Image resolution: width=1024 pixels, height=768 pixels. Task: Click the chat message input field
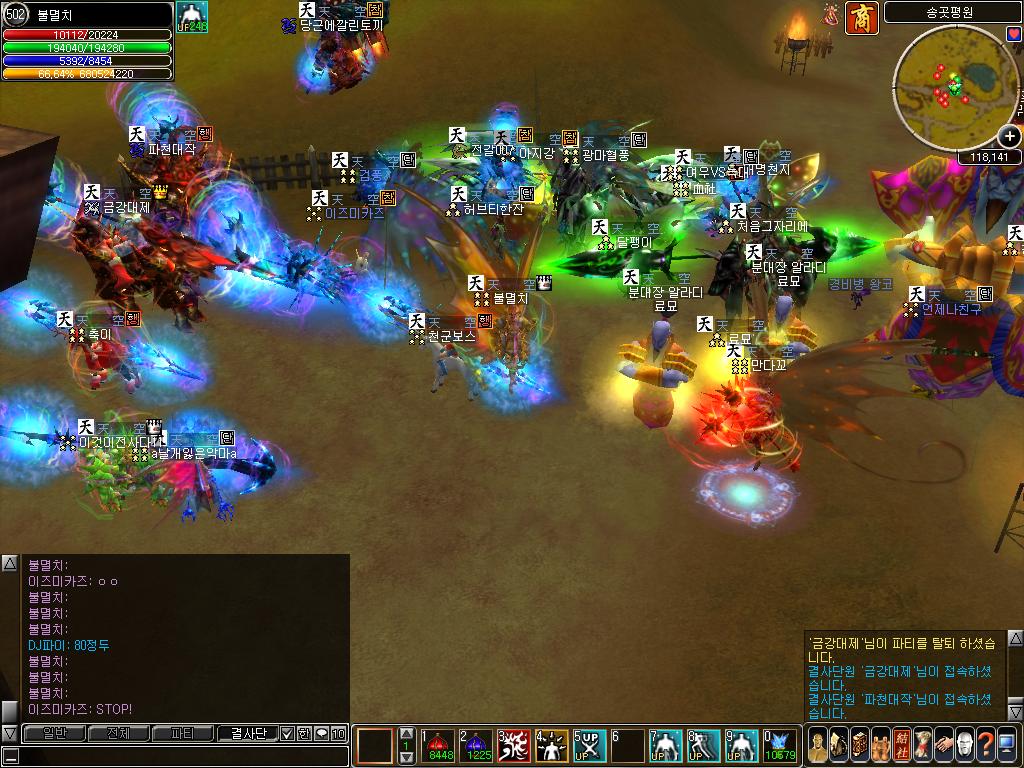[180, 756]
